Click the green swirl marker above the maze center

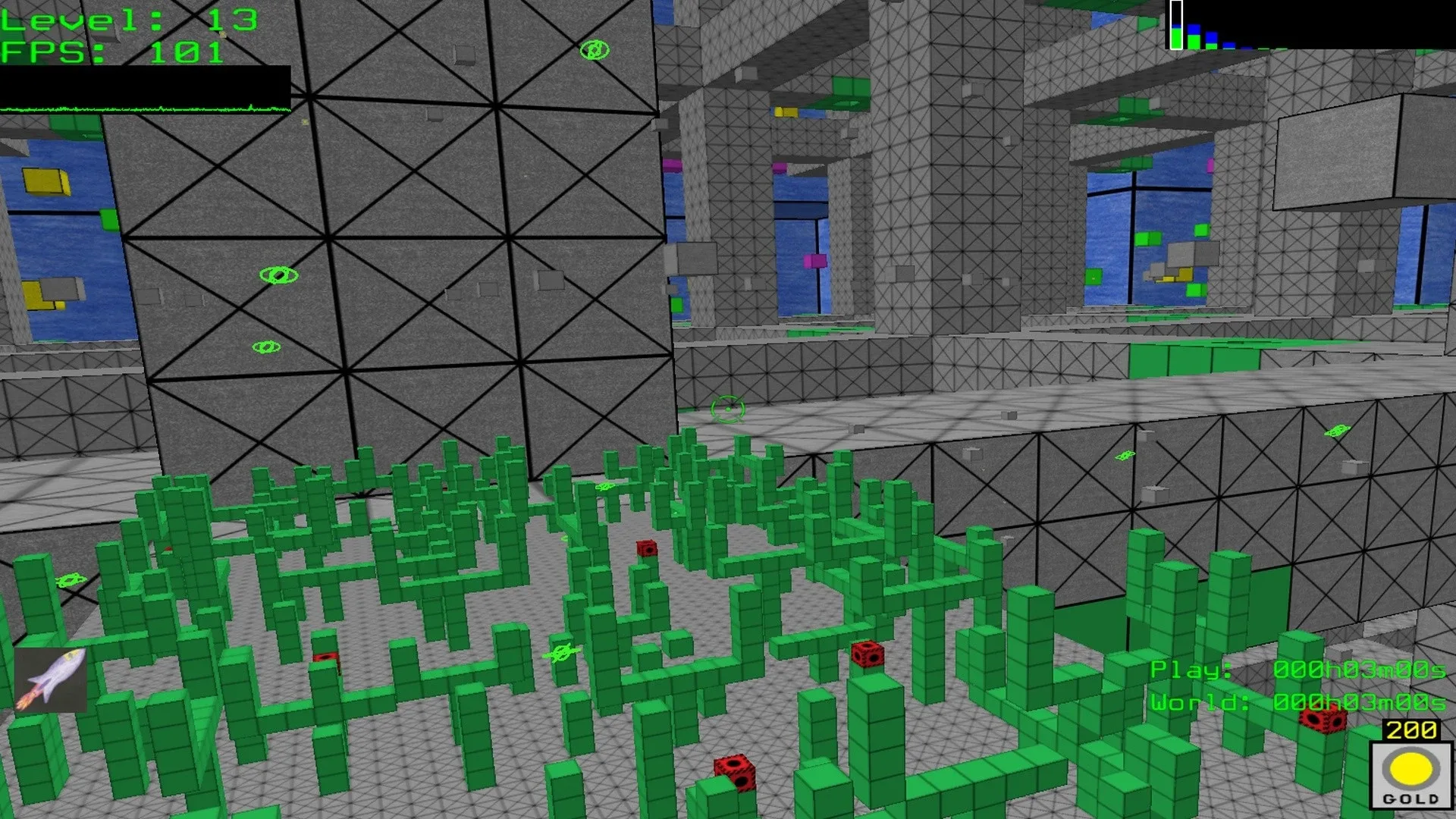coord(605,486)
